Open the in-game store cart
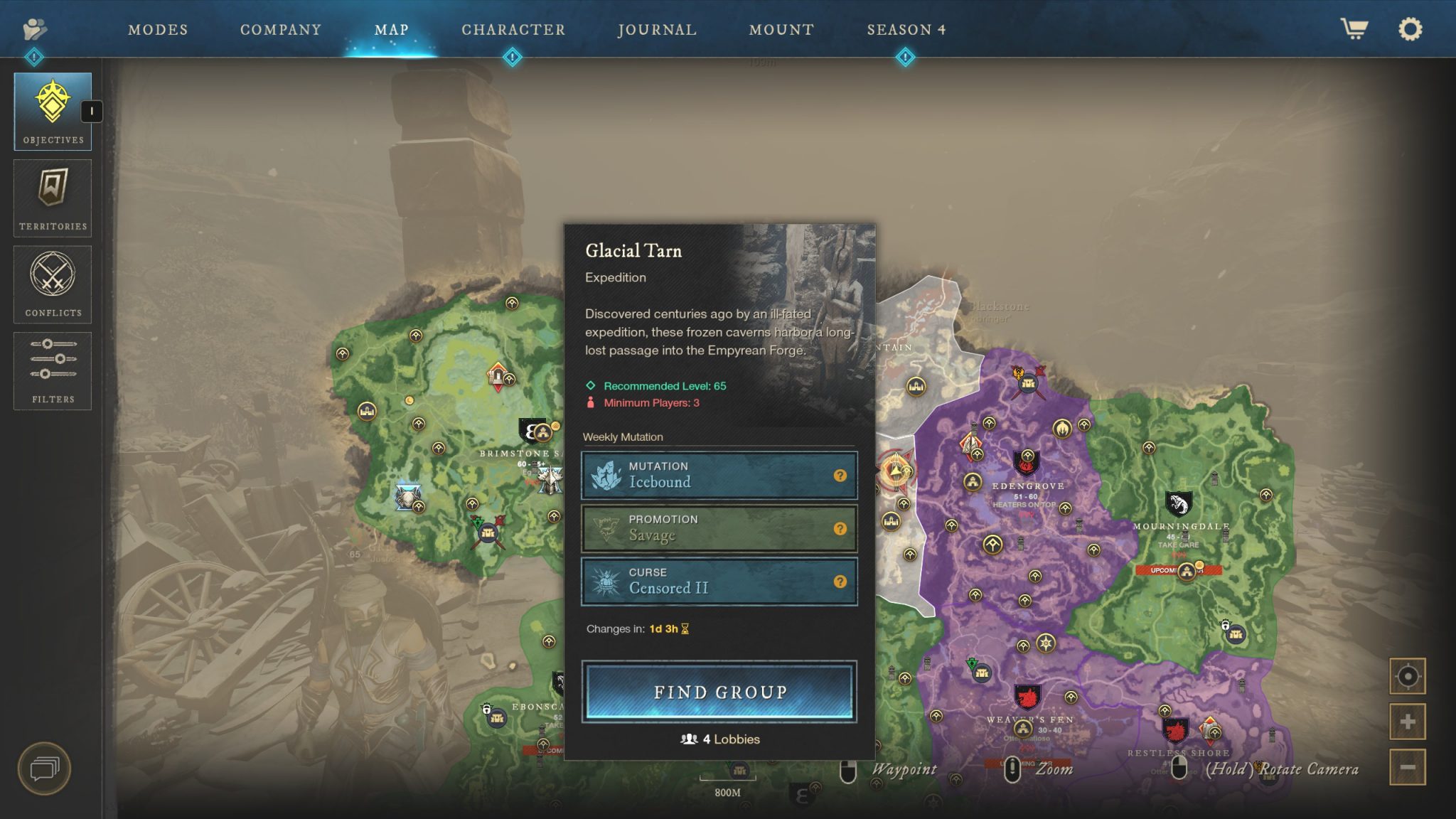The height and width of the screenshot is (819, 1456). (x=1355, y=29)
